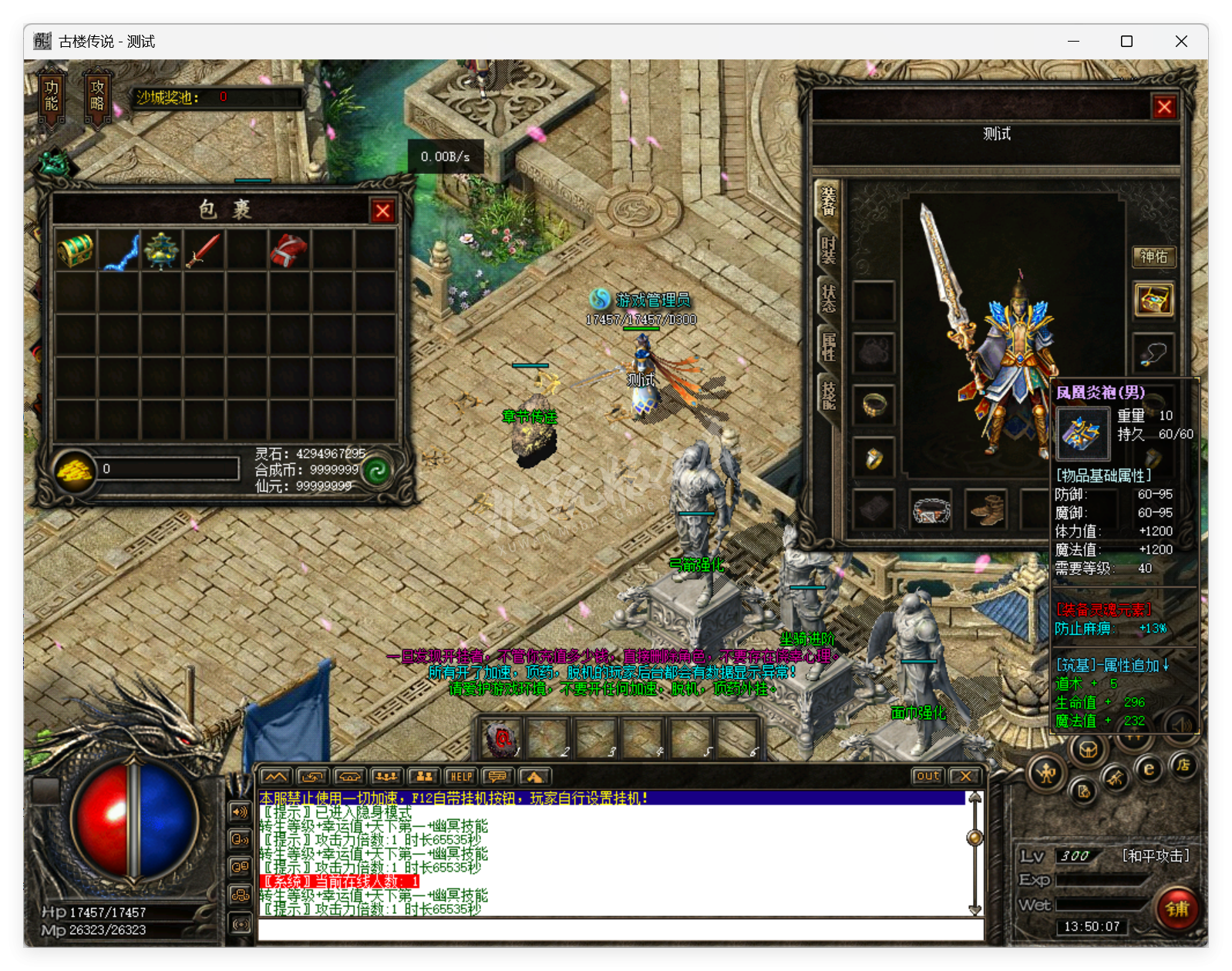Toggle the 和平攻击 attack mode setting
Screen dimensions: 1232x971
click(x=1156, y=855)
